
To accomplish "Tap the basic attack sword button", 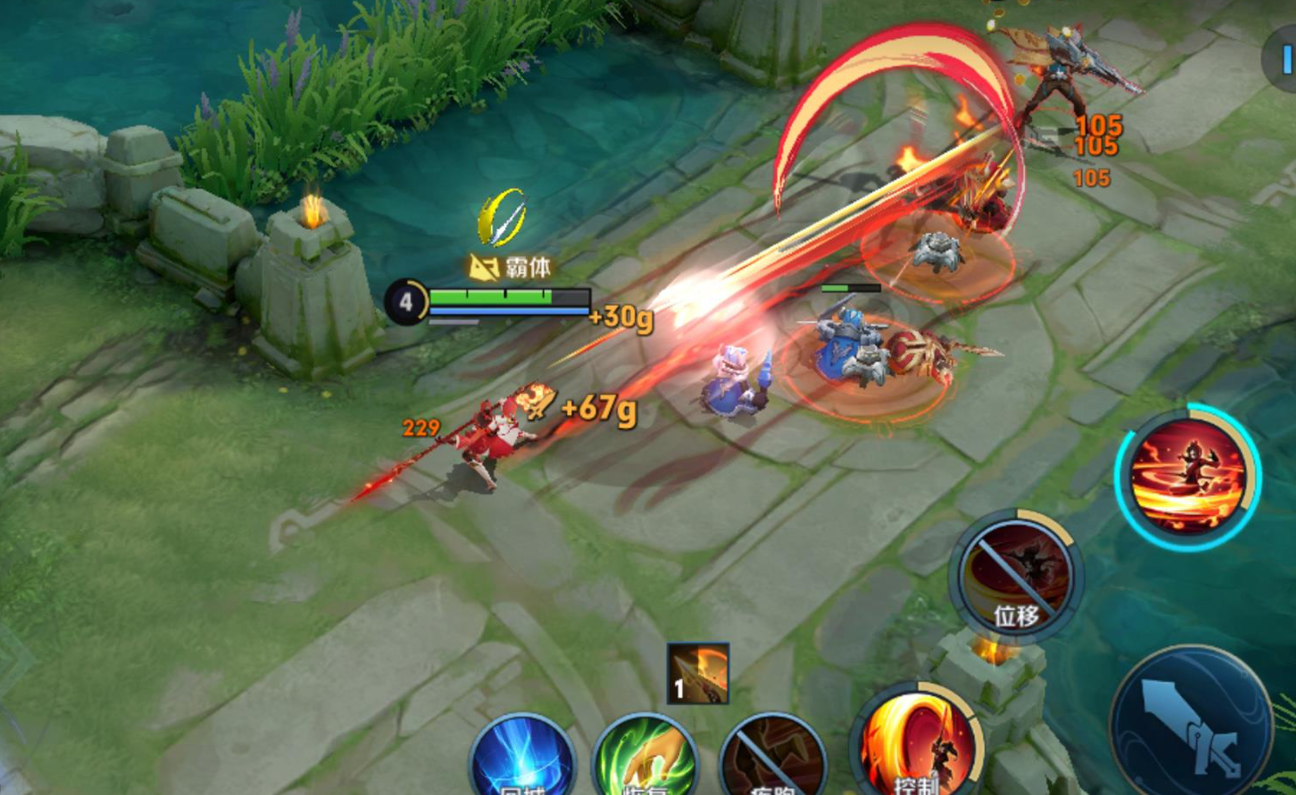I will pos(1190,723).
